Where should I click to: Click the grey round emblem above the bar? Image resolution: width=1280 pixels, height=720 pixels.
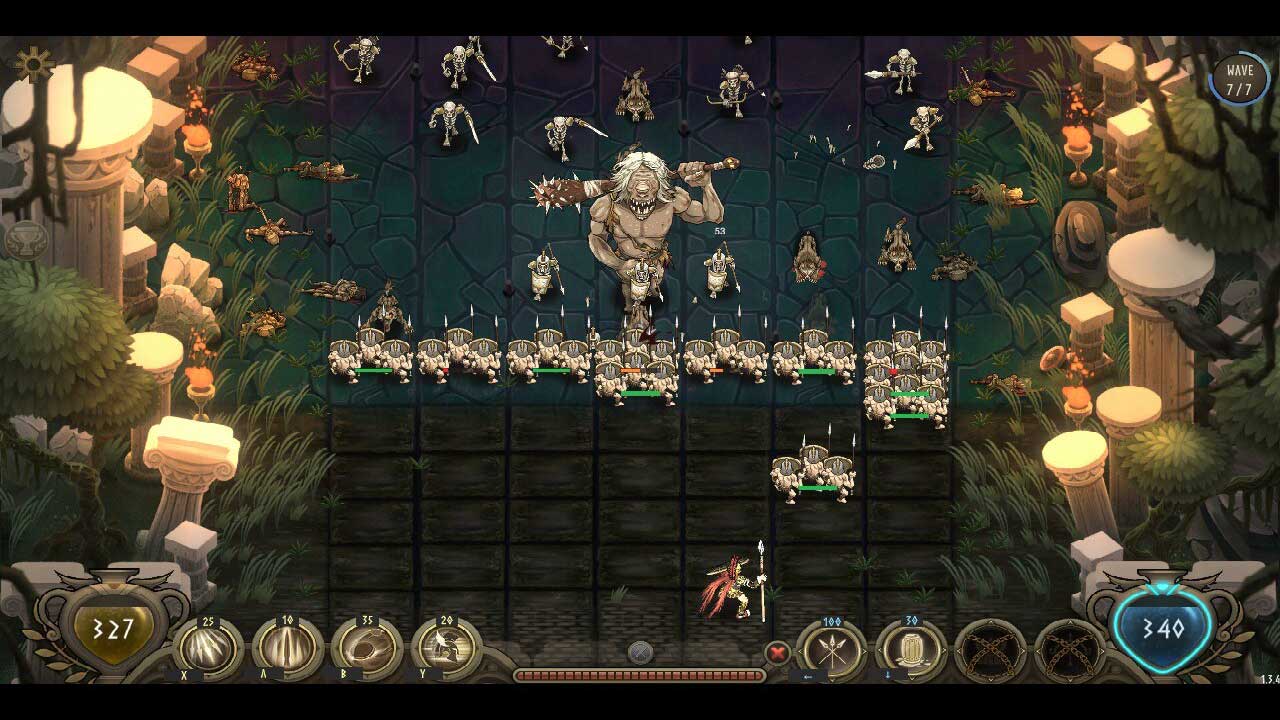click(640, 653)
